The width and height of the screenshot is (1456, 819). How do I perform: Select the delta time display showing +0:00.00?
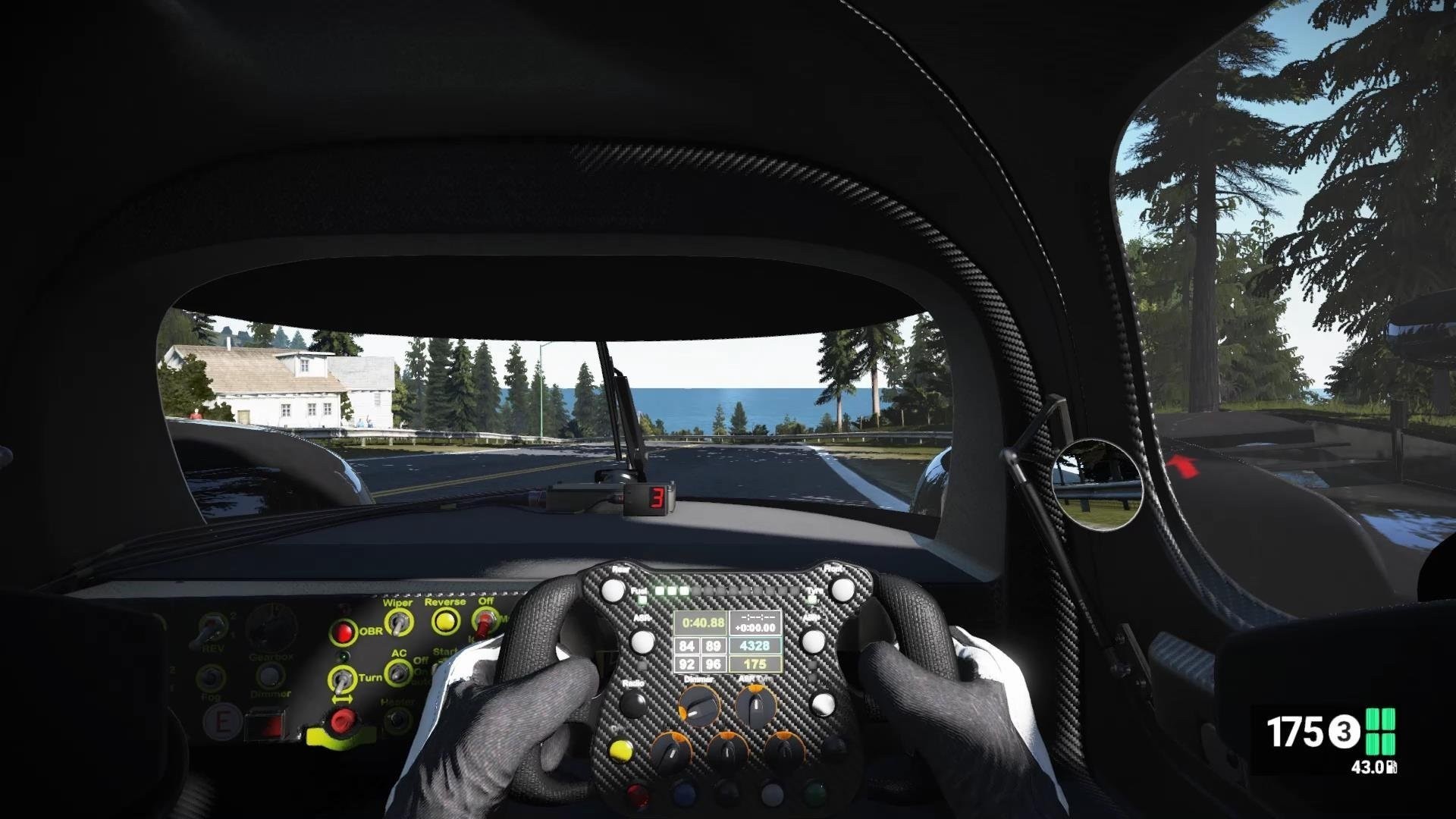point(756,627)
